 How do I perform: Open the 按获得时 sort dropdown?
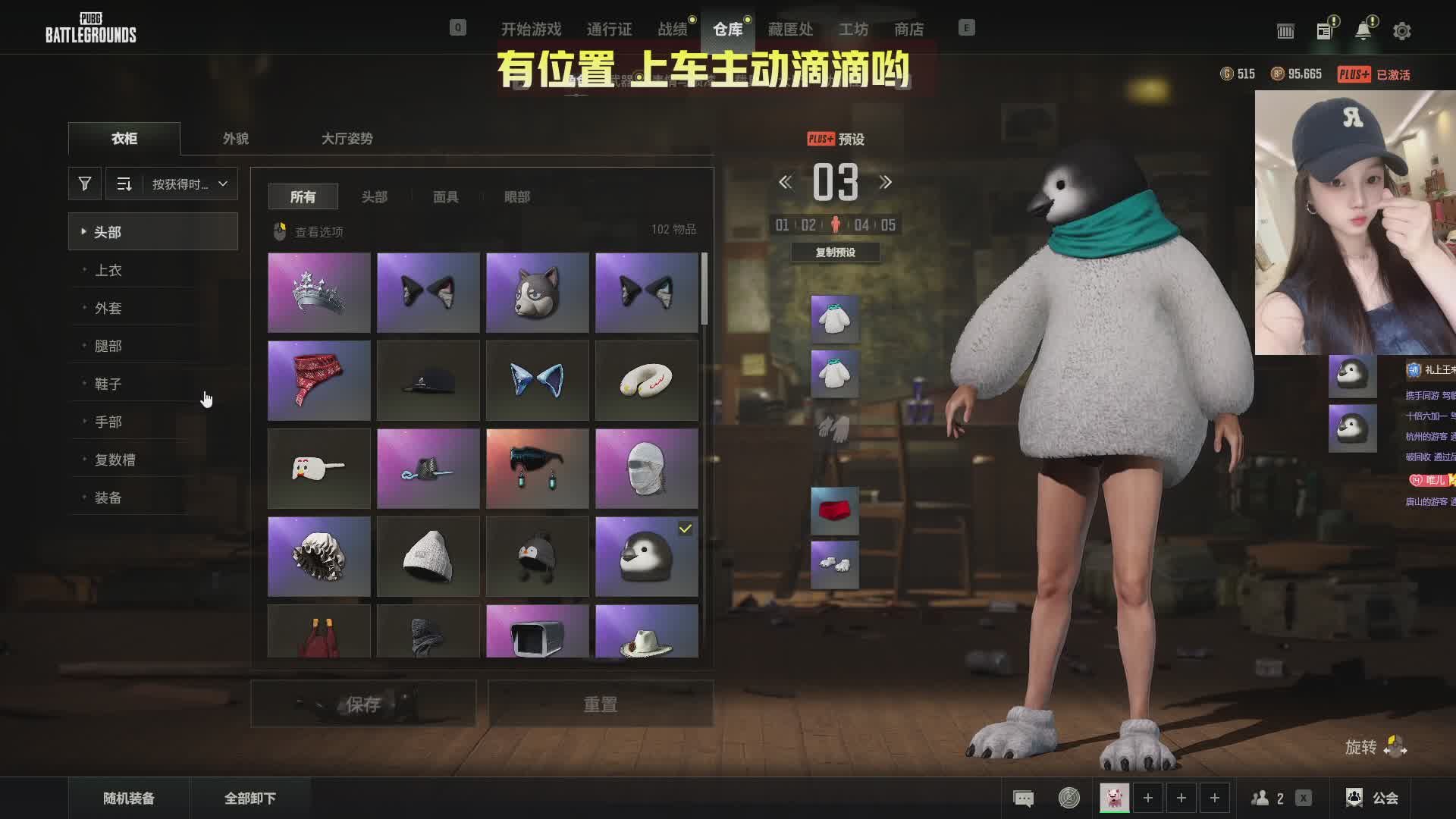pyautogui.click(x=189, y=184)
